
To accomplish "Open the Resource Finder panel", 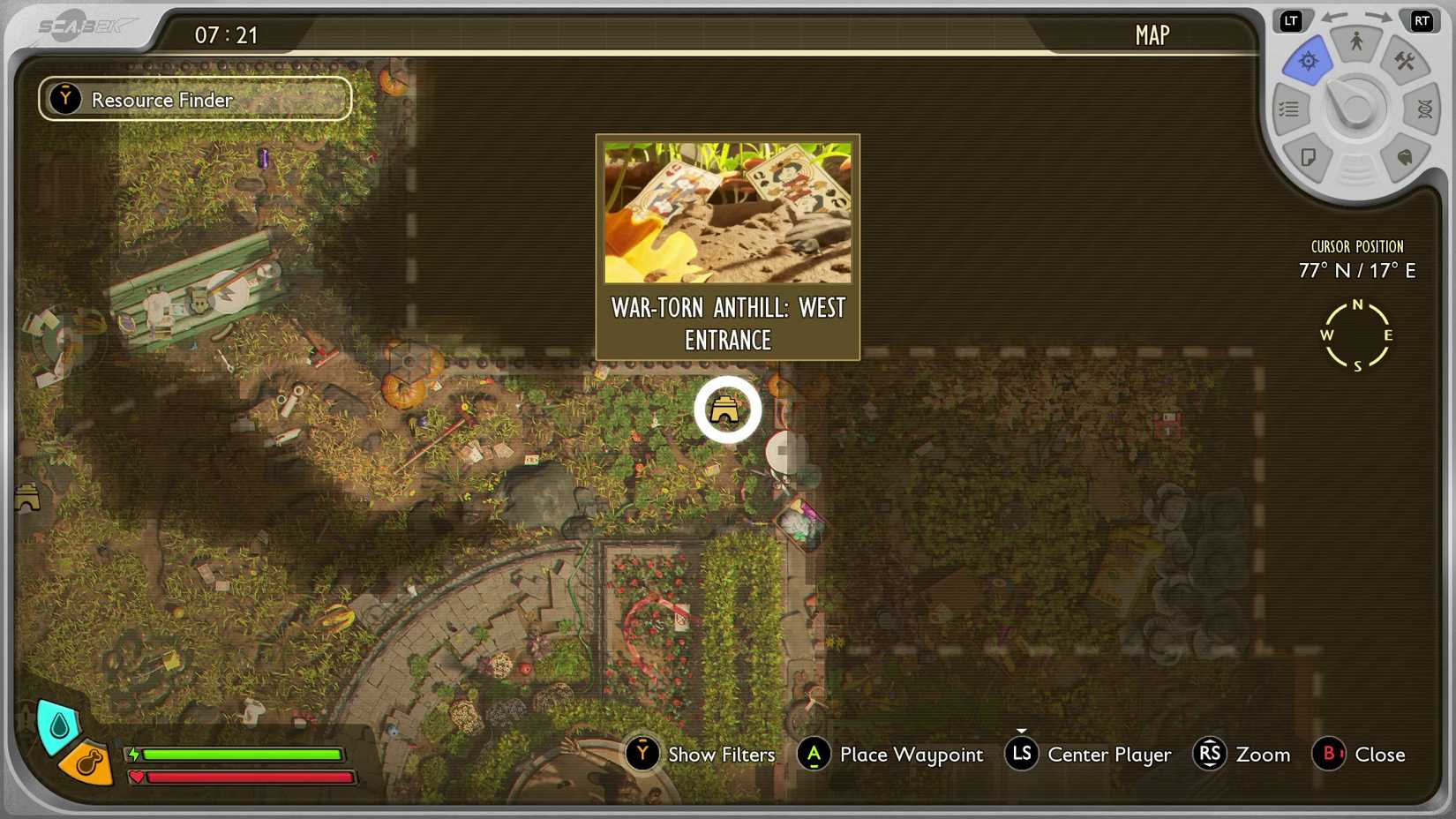I will tap(194, 99).
